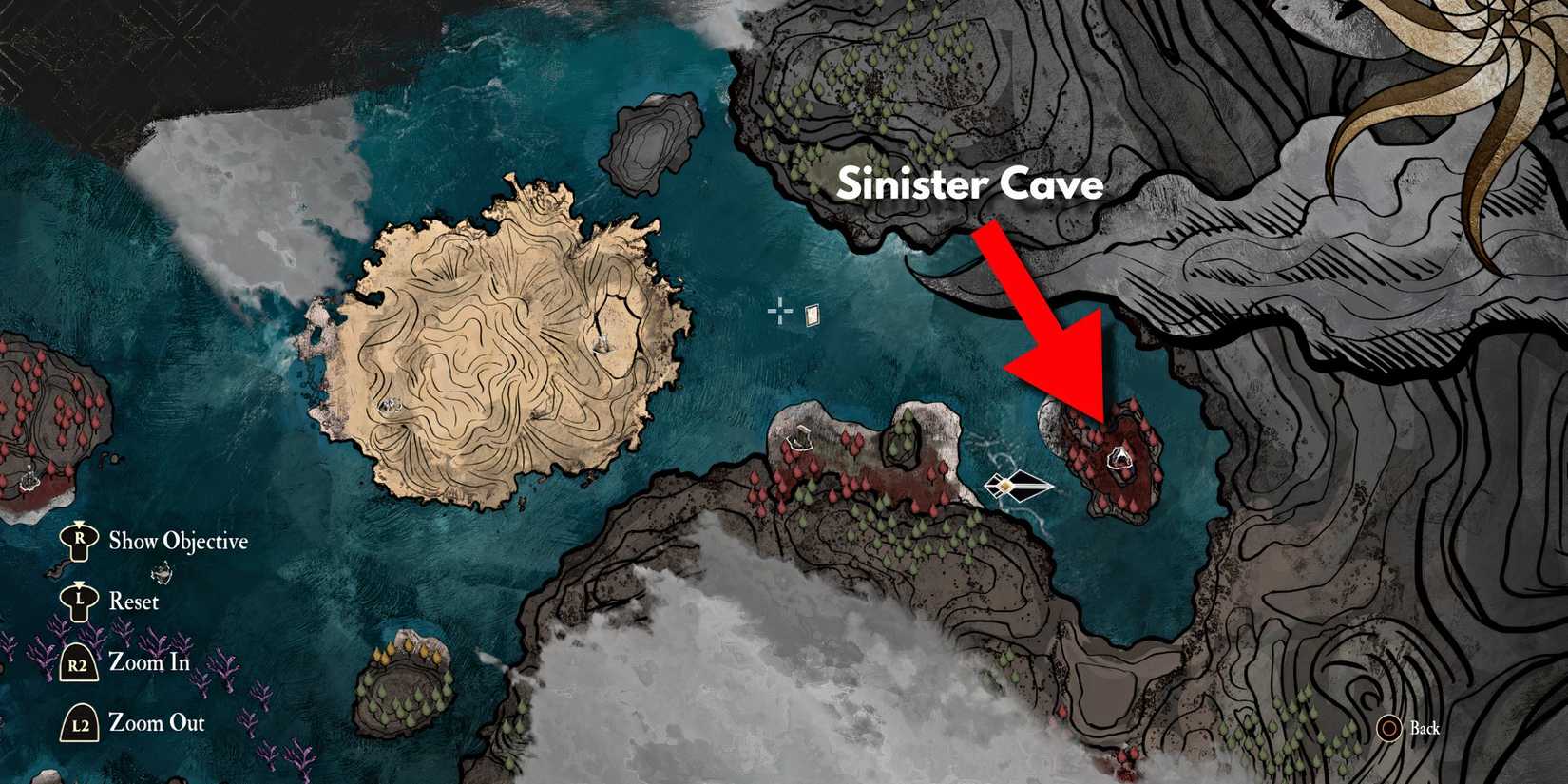Select the floating note marker in the open water

812,315
